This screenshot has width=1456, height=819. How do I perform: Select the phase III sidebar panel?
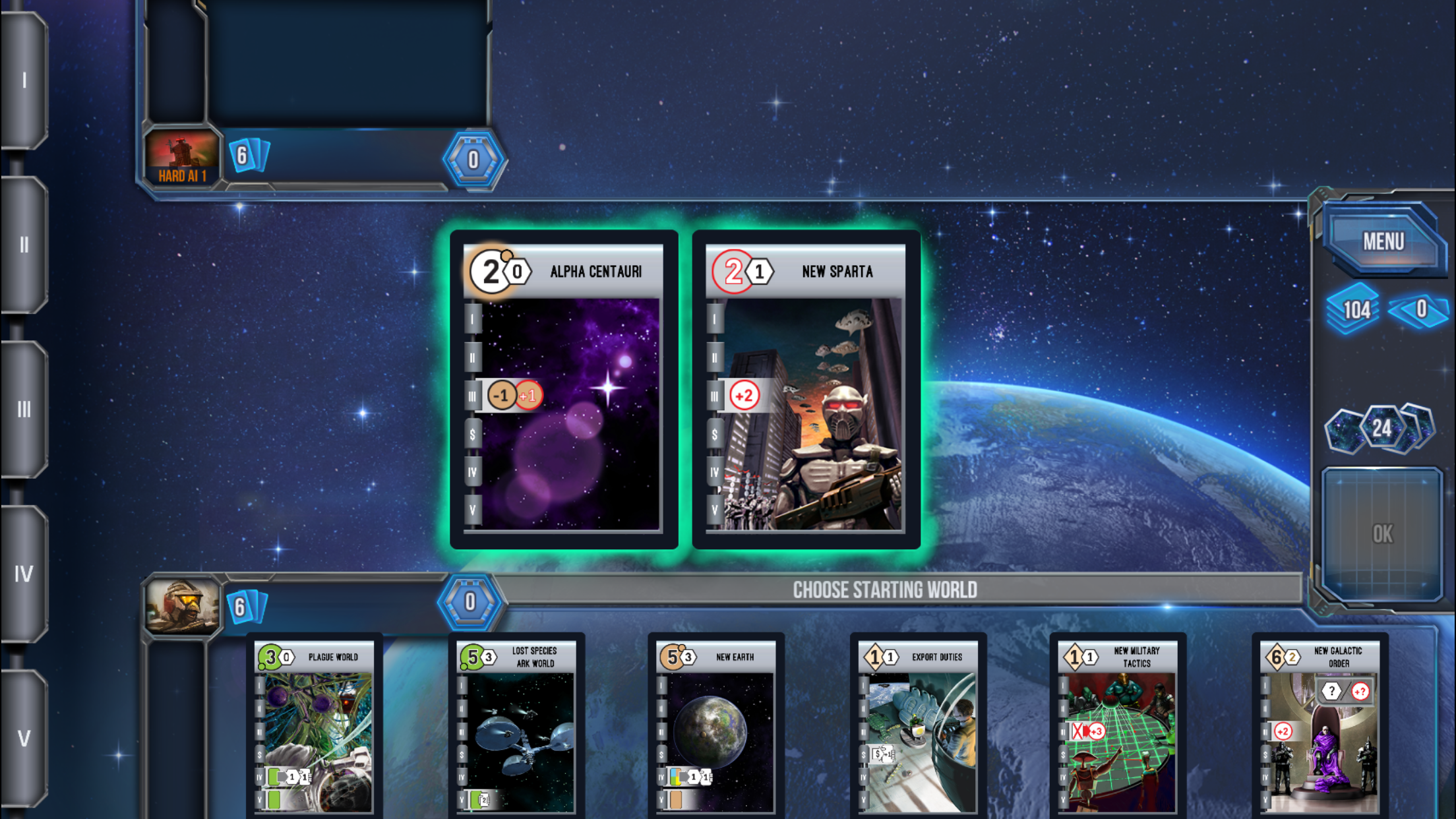(x=24, y=409)
